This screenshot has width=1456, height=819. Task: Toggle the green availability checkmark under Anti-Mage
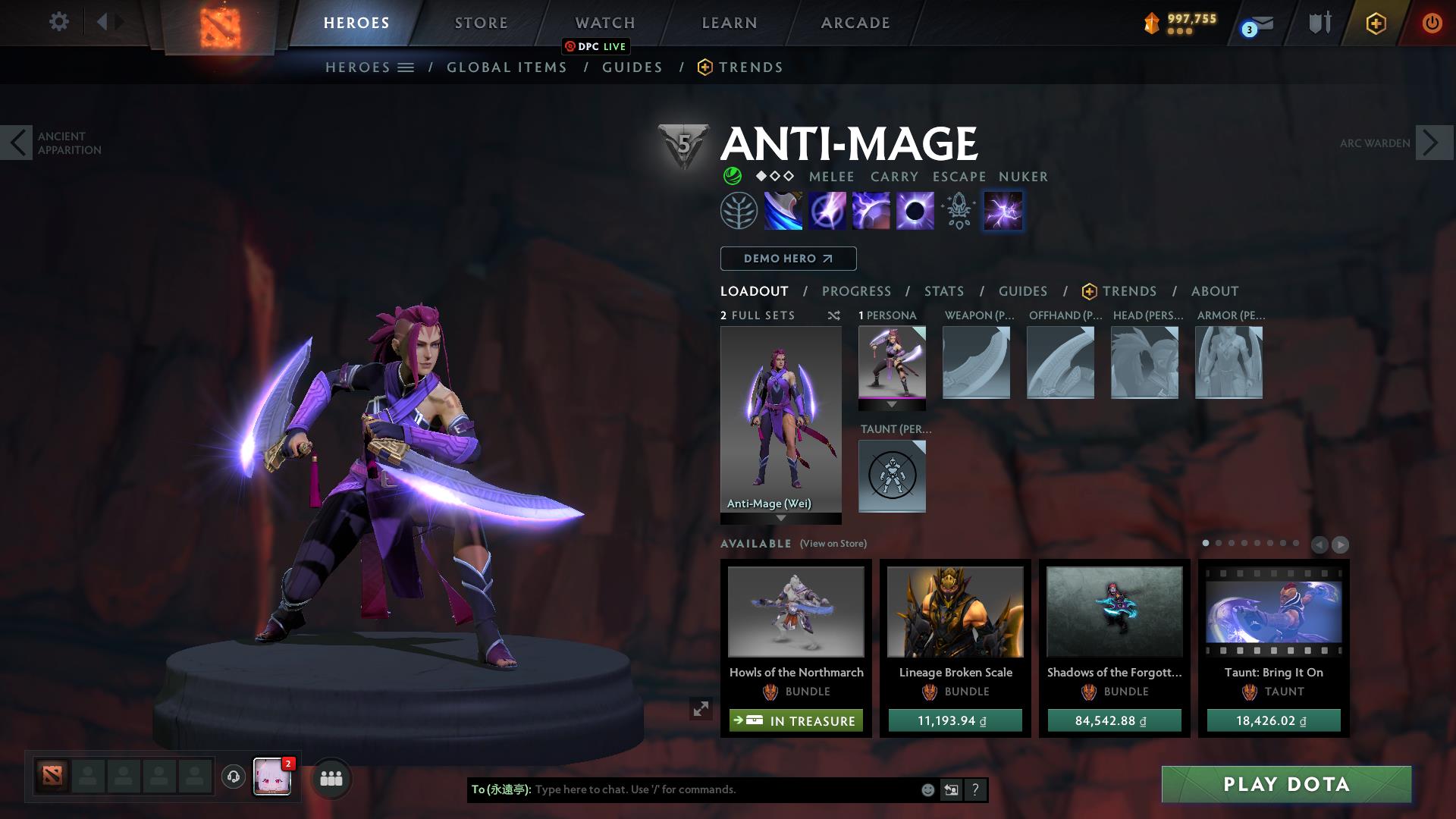pos(733,176)
